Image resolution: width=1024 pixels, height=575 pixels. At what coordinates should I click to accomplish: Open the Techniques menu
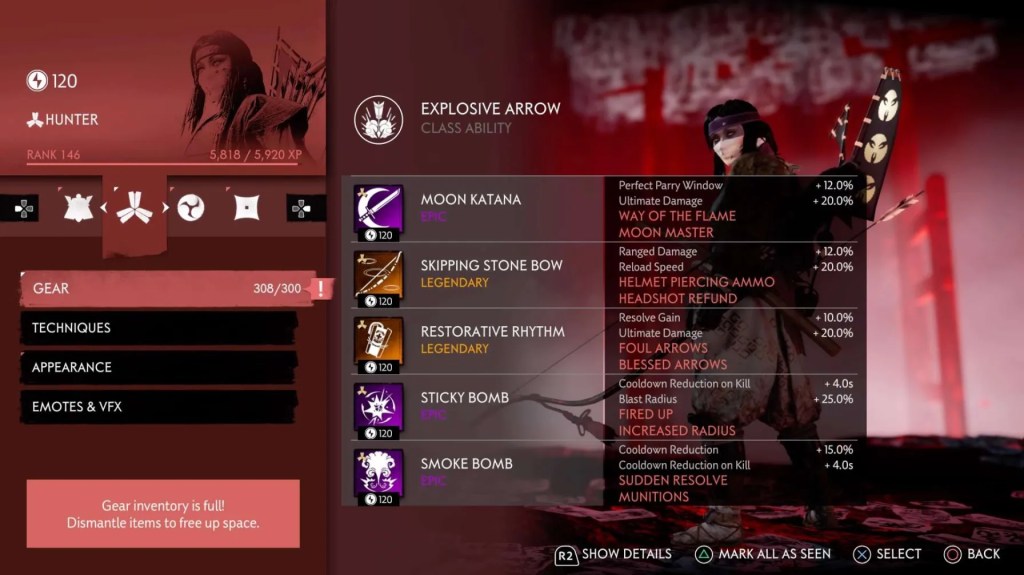tap(160, 328)
